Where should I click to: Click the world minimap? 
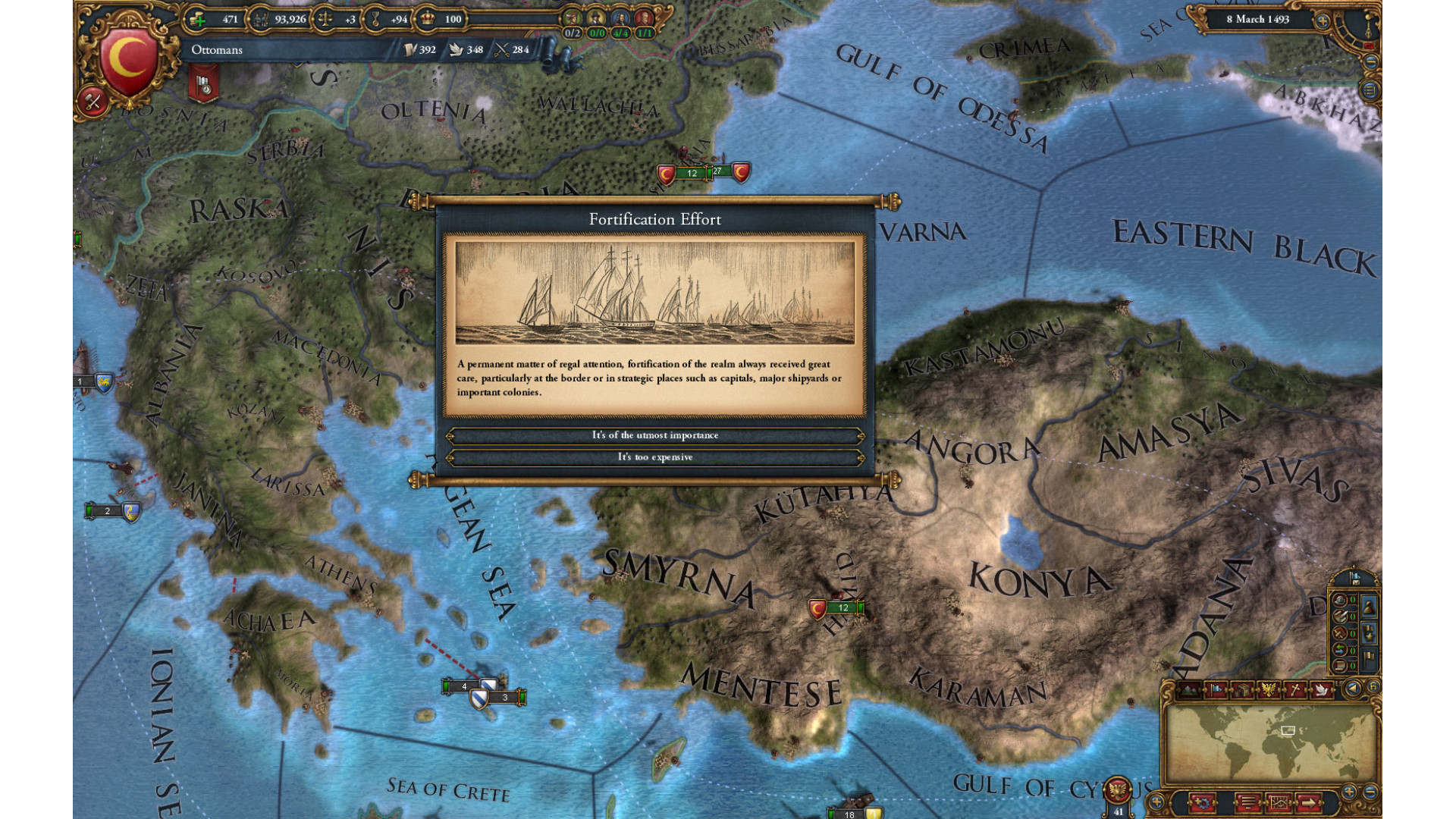click(1271, 743)
